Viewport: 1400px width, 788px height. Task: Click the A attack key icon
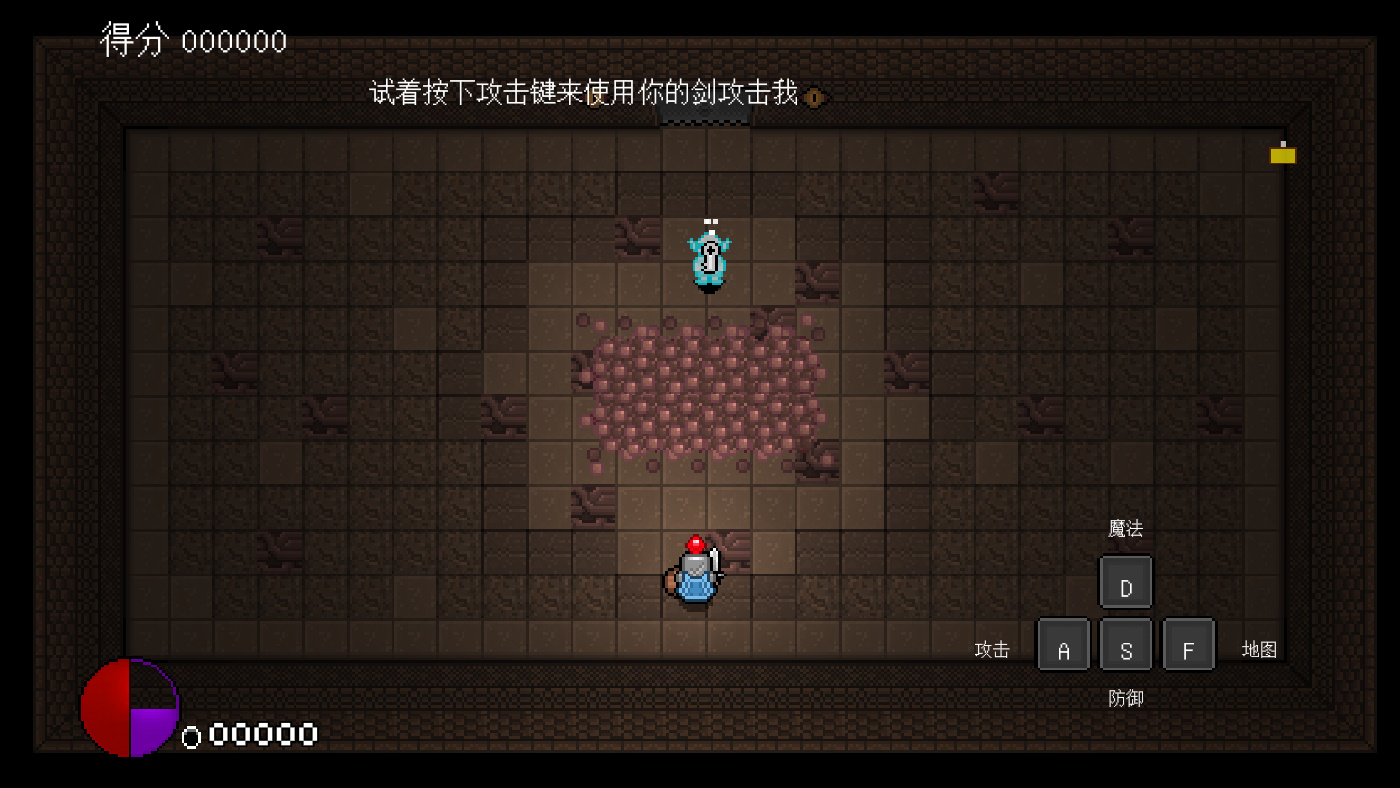pyautogui.click(x=1063, y=645)
